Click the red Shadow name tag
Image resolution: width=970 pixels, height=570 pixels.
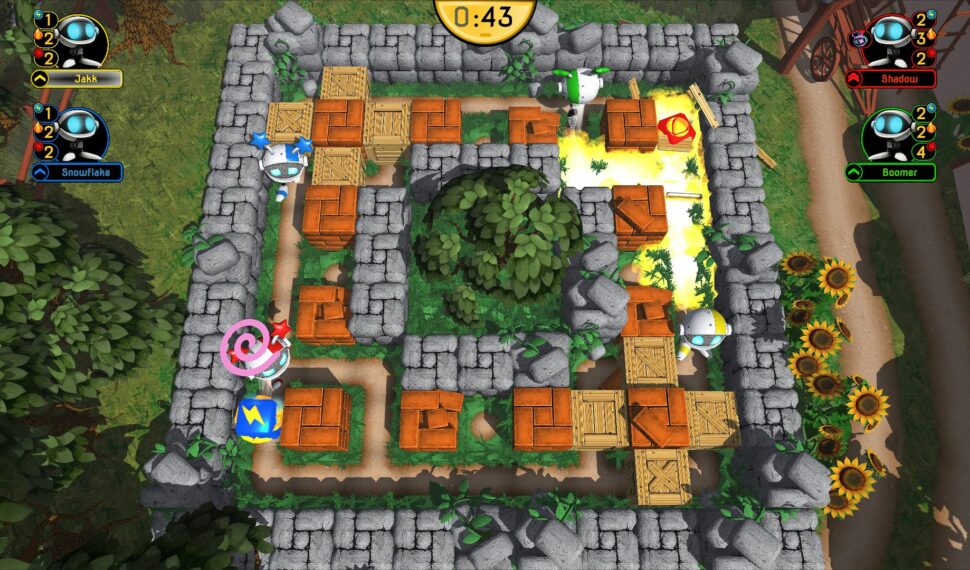pyautogui.click(x=891, y=78)
